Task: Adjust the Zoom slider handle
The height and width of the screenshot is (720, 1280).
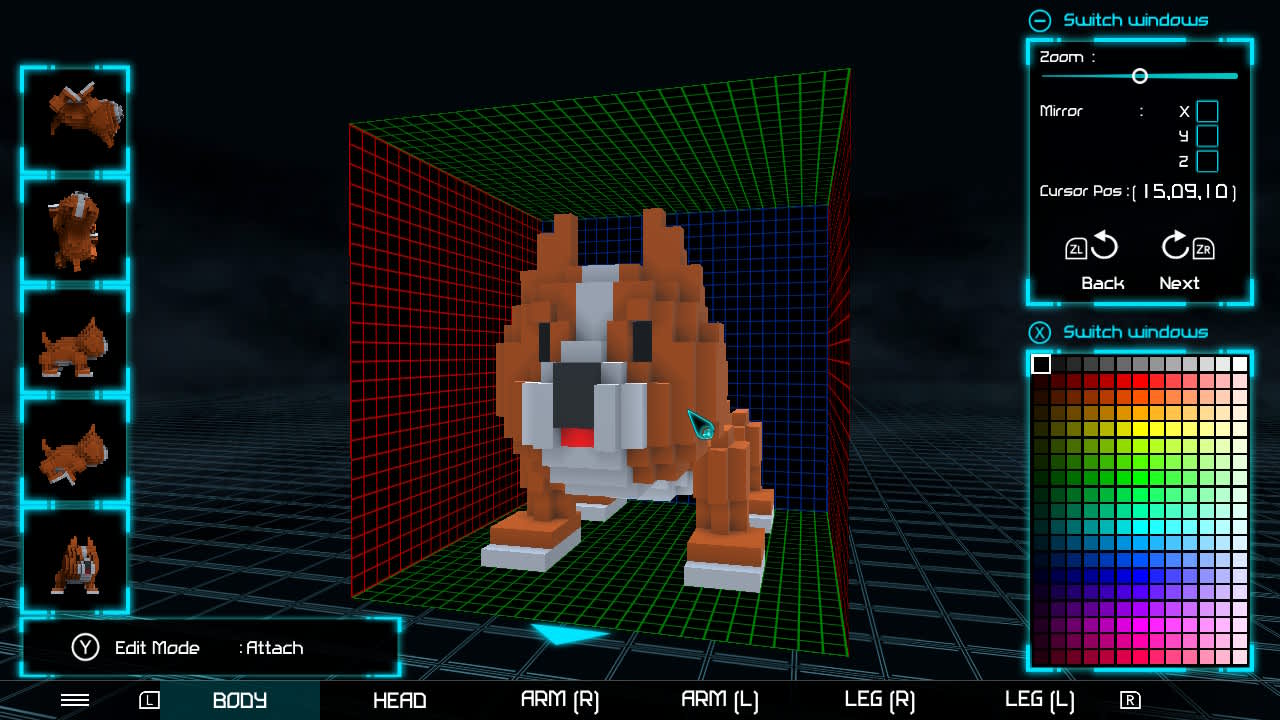Action: (1139, 75)
